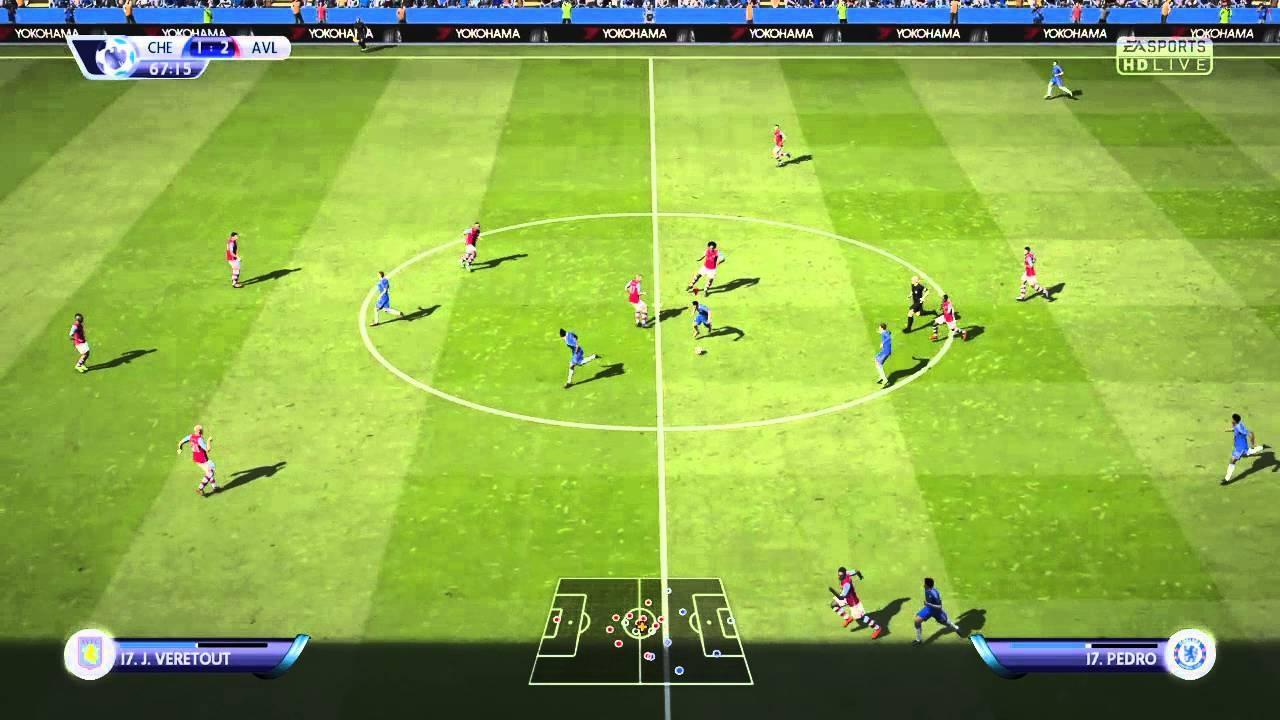
Task: Click the CHE team abbreviation on scoreboard
Action: (x=160, y=47)
